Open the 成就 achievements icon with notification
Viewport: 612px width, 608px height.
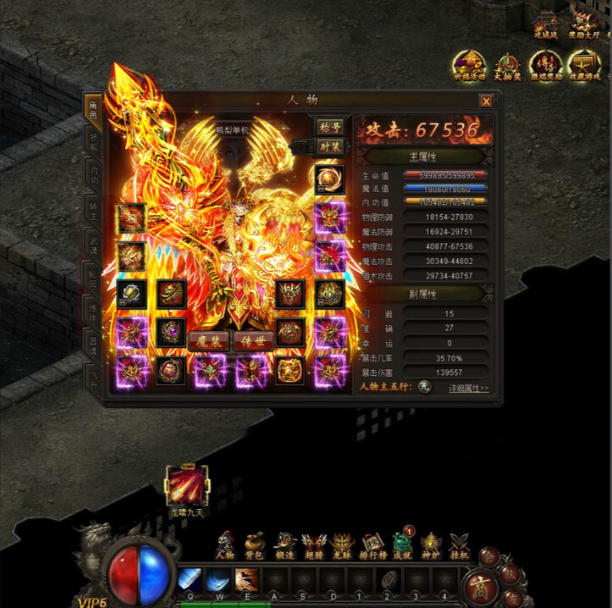[402, 543]
